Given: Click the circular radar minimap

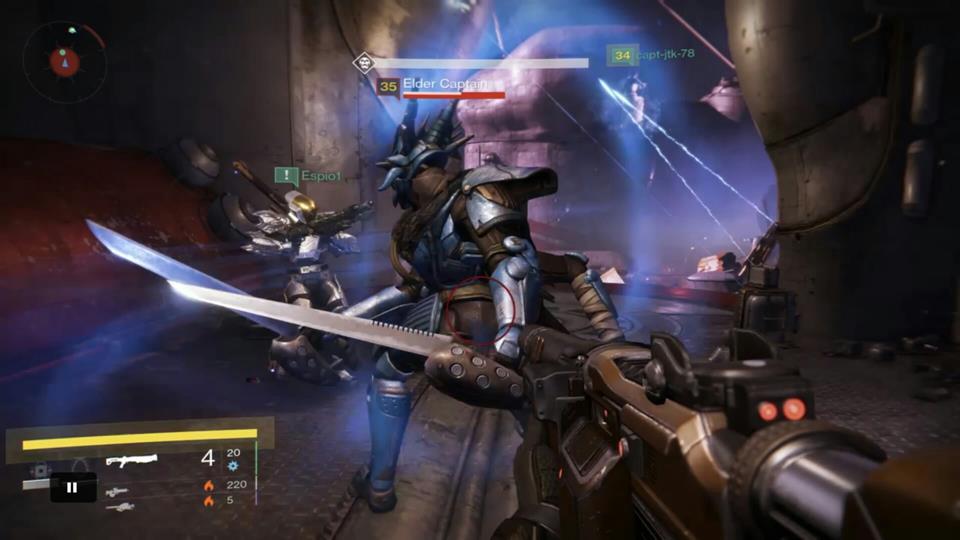Looking at the screenshot, I should (x=64, y=61).
